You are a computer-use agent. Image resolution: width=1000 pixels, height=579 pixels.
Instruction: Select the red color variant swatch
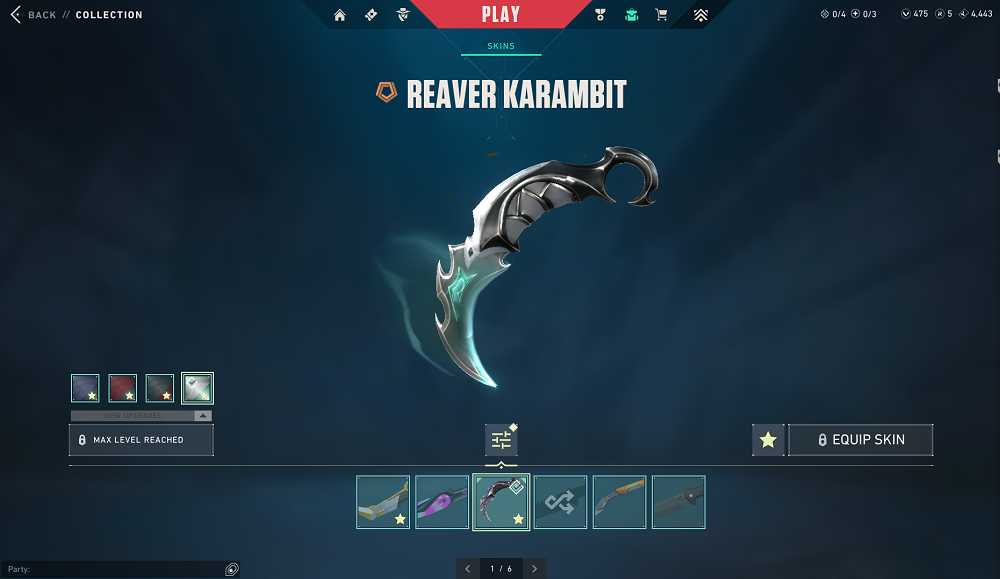[122, 388]
